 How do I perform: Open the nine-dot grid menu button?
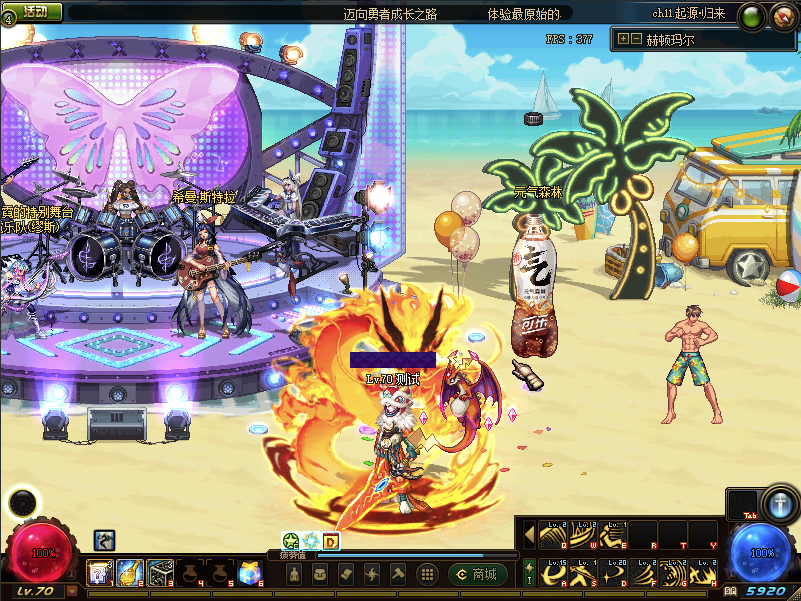coord(426,574)
